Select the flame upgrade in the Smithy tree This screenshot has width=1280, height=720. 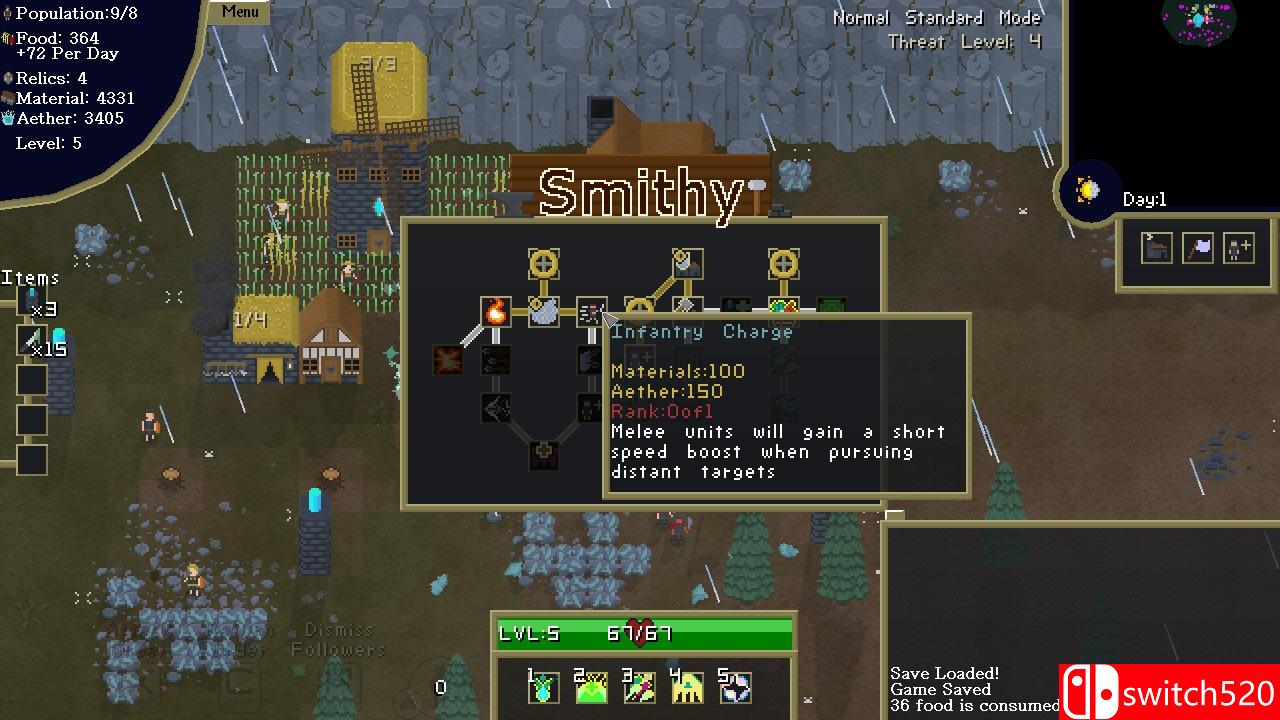pos(496,312)
